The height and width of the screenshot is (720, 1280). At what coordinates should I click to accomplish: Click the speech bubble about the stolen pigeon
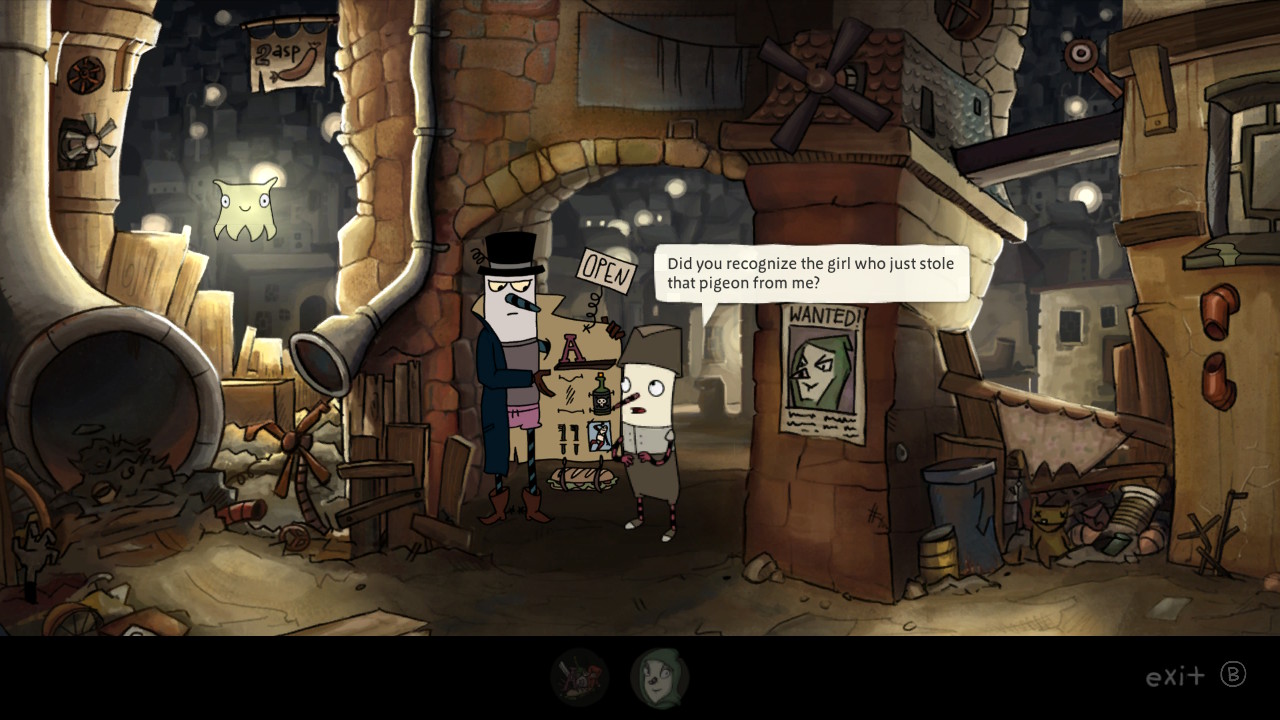coord(810,274)
